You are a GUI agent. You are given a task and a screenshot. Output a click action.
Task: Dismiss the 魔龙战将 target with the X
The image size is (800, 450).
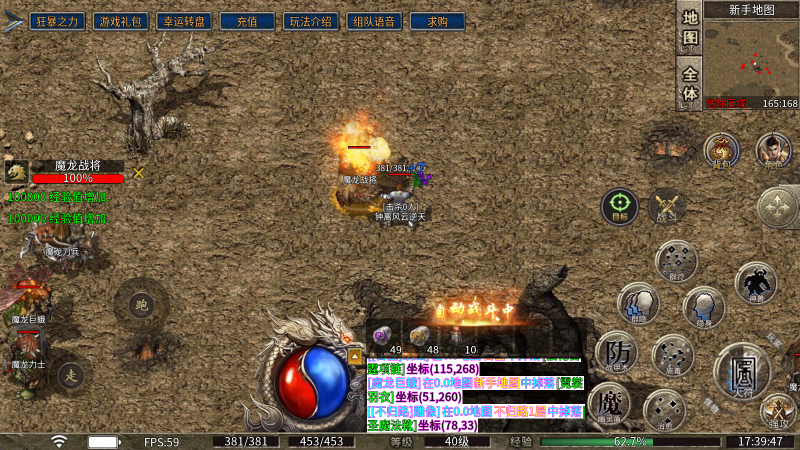pyautogui.click(x=138, y=173)
